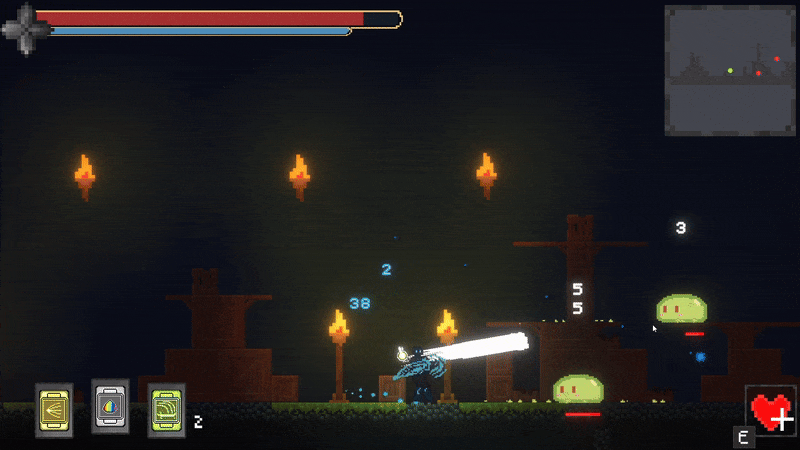Select the yellow spread-shot card

(x=54, y=410)
